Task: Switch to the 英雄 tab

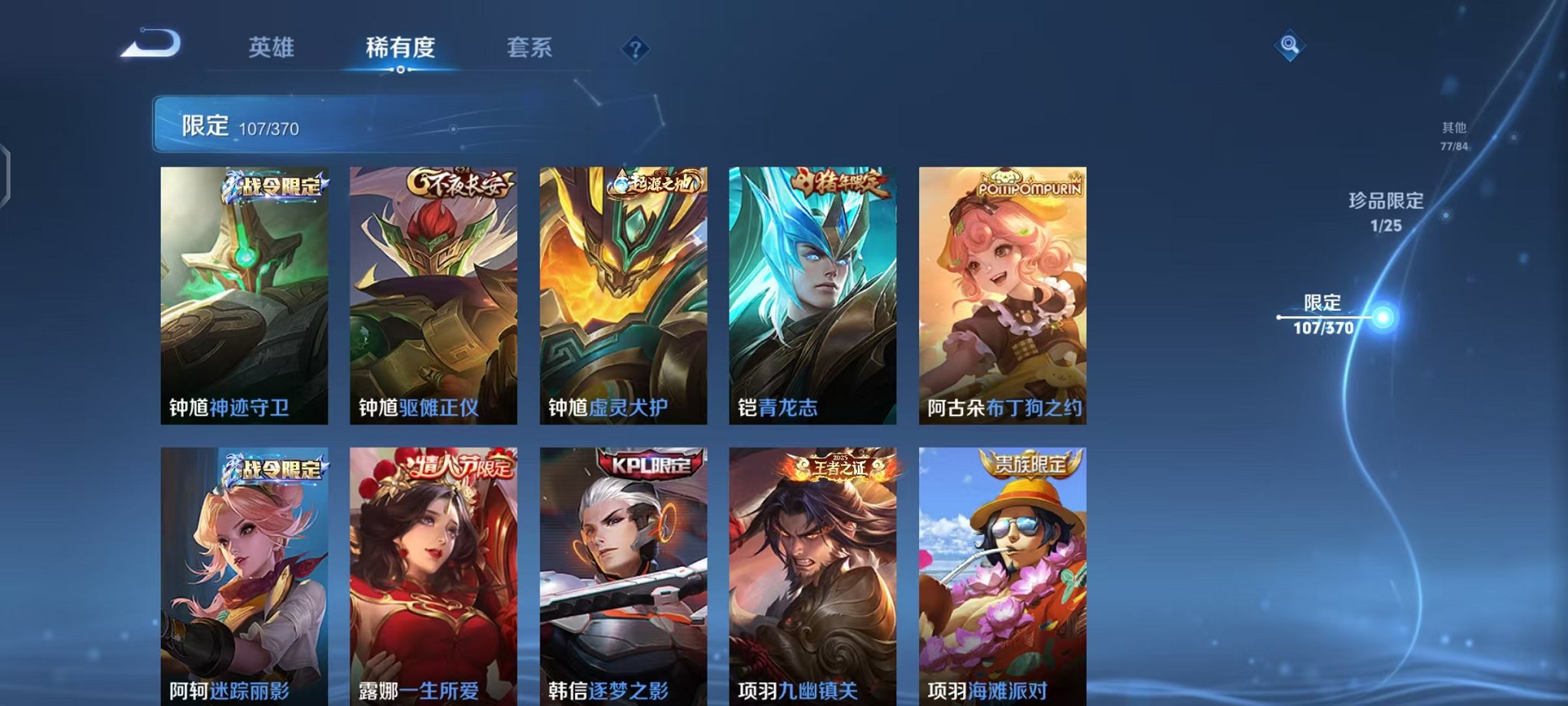Action: pyautogui.click(x=273, y=47)
